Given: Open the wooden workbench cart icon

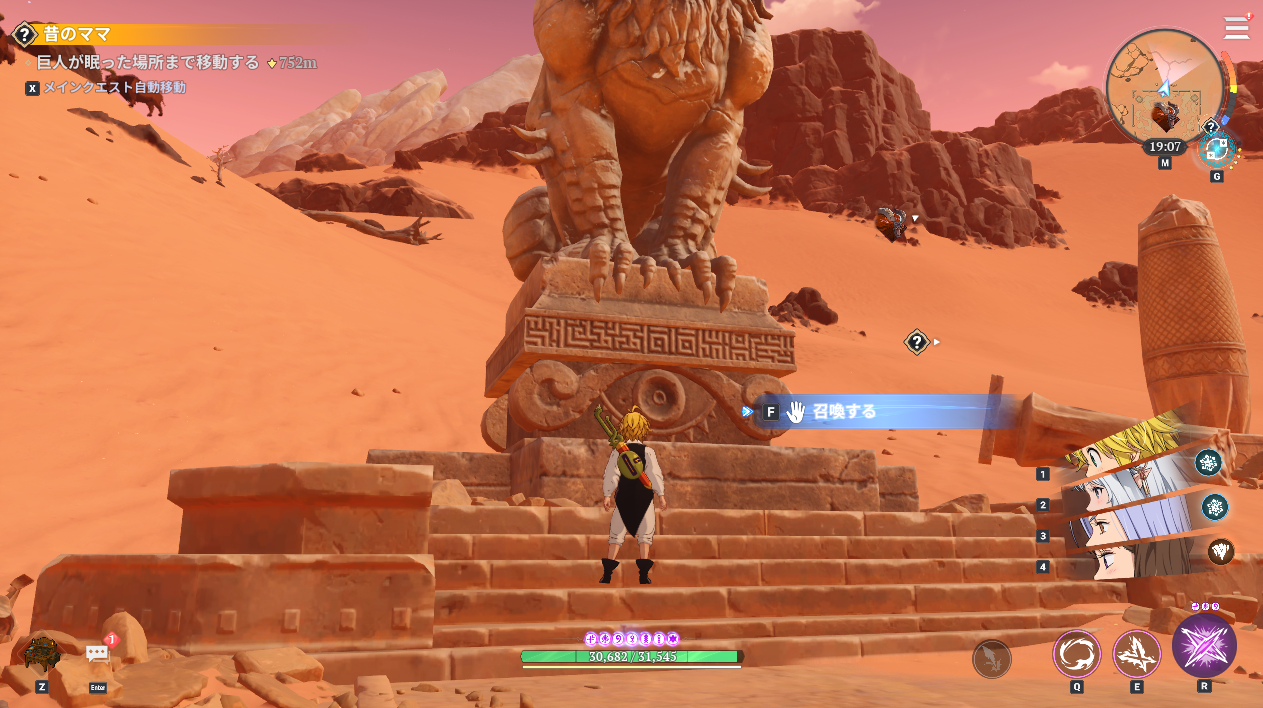Looking at the screenshot, I should pyautogui.click(x=42, y=653).
